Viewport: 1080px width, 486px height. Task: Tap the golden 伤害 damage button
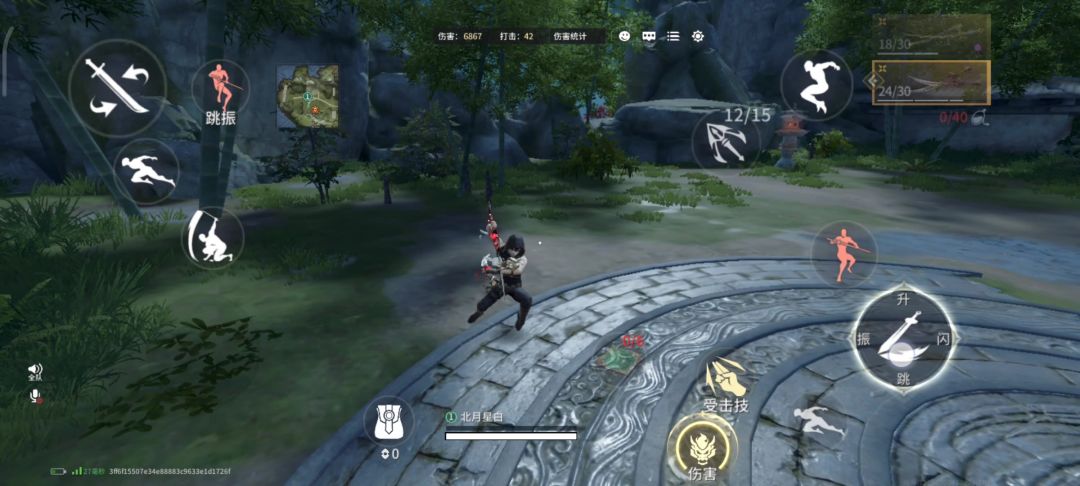coord(702,448)
